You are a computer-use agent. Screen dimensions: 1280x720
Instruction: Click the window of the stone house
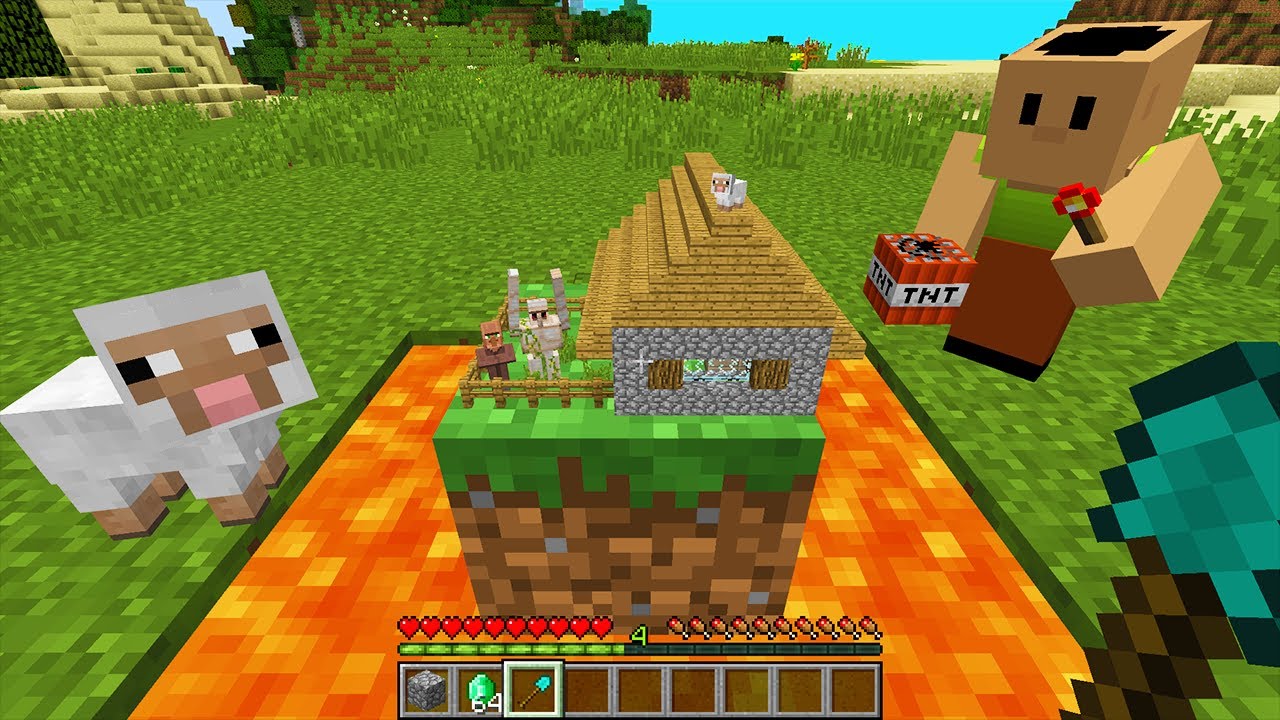[x=715, y=368]
